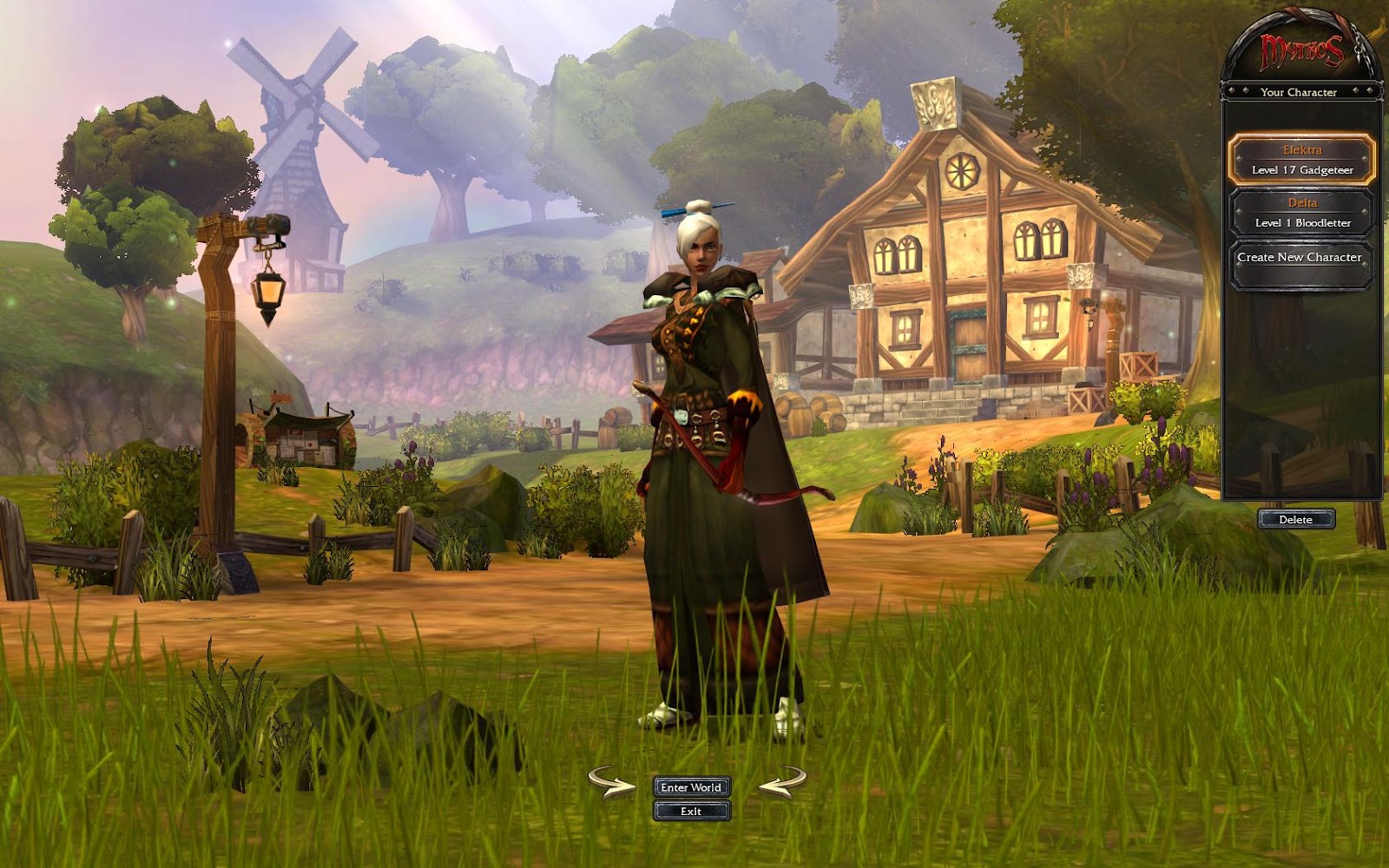Click the diamond ornament right of Your Character header
This screenshot has height=868, width=1389.
point(1356,90)
